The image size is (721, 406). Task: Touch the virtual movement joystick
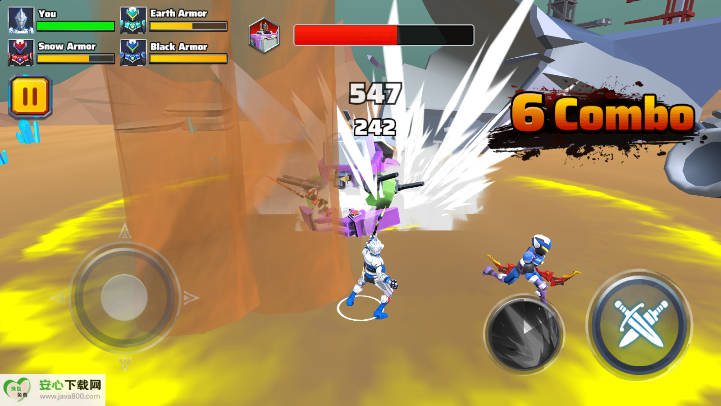(124, 297)
